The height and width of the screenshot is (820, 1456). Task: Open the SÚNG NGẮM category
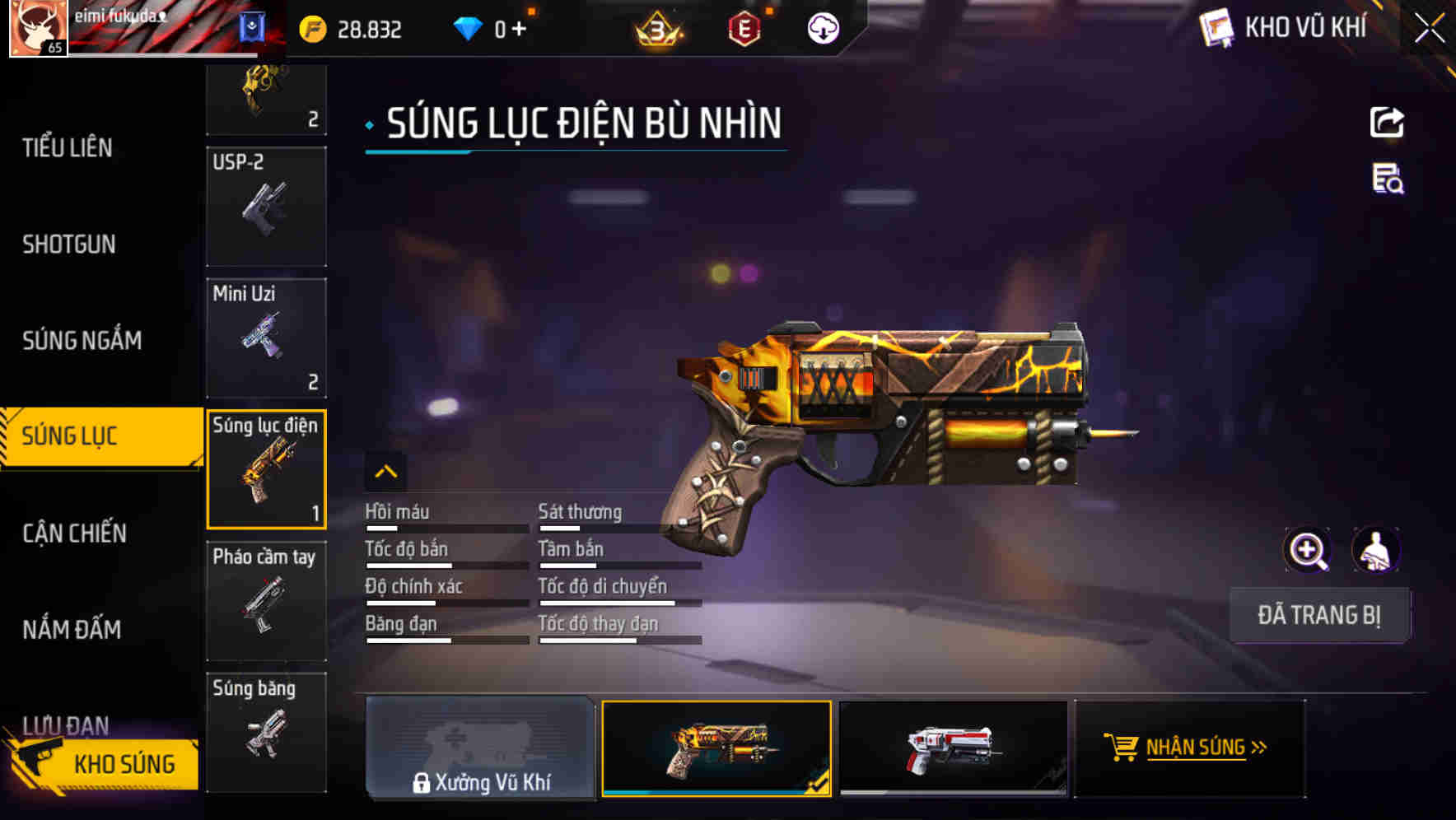coord(82,340)
